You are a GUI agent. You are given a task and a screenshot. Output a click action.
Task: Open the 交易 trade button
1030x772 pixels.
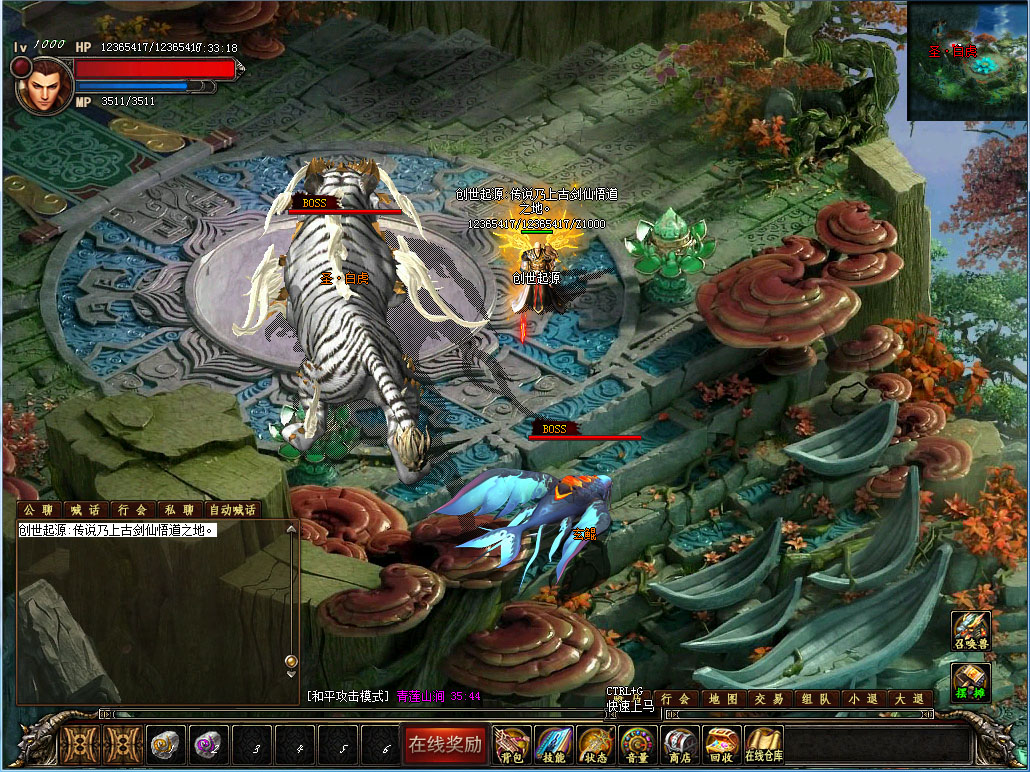[769, 699]
